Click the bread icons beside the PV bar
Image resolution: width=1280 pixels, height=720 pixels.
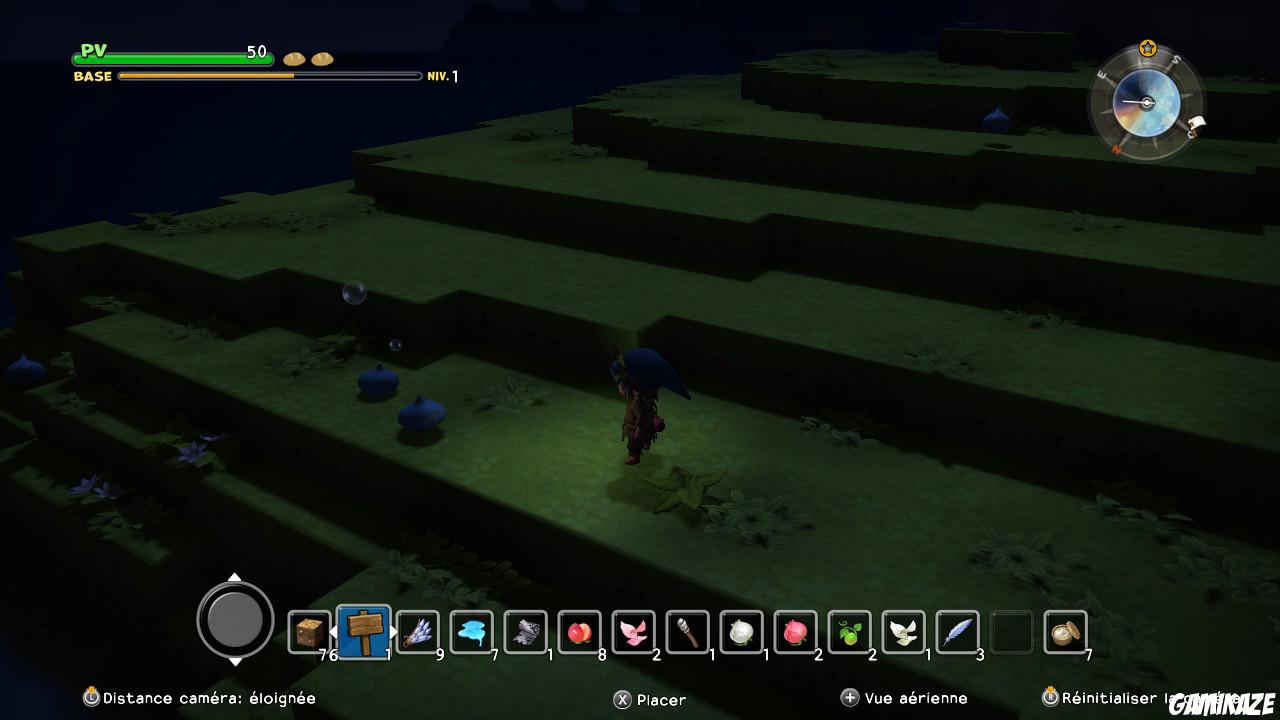click(306, 58)
